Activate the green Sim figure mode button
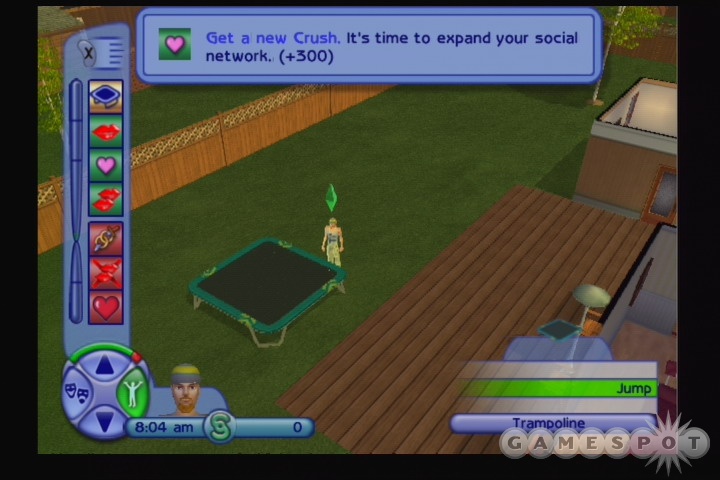Viewport: 720px width, 480px height. click(132, 389)
